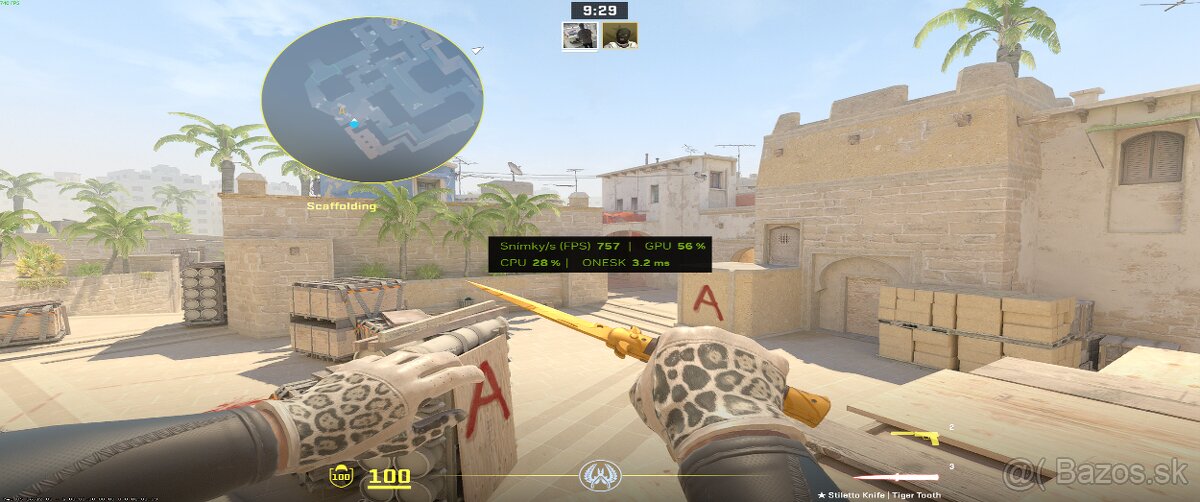Click the armor and helmet shield icon
The width and height of the screenshot is (1200, 502).
click(341, 476)
